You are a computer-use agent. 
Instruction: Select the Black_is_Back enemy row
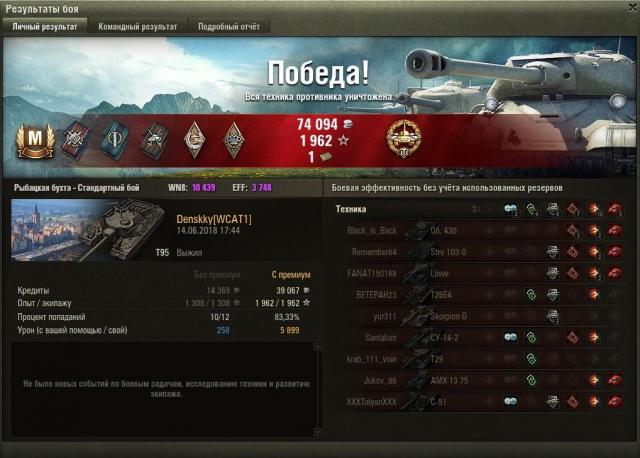480,230
